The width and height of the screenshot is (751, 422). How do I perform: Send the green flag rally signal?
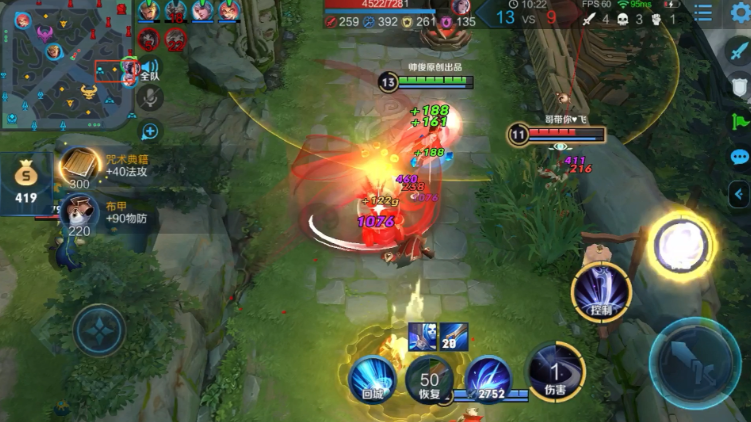[x=740, y=122]
